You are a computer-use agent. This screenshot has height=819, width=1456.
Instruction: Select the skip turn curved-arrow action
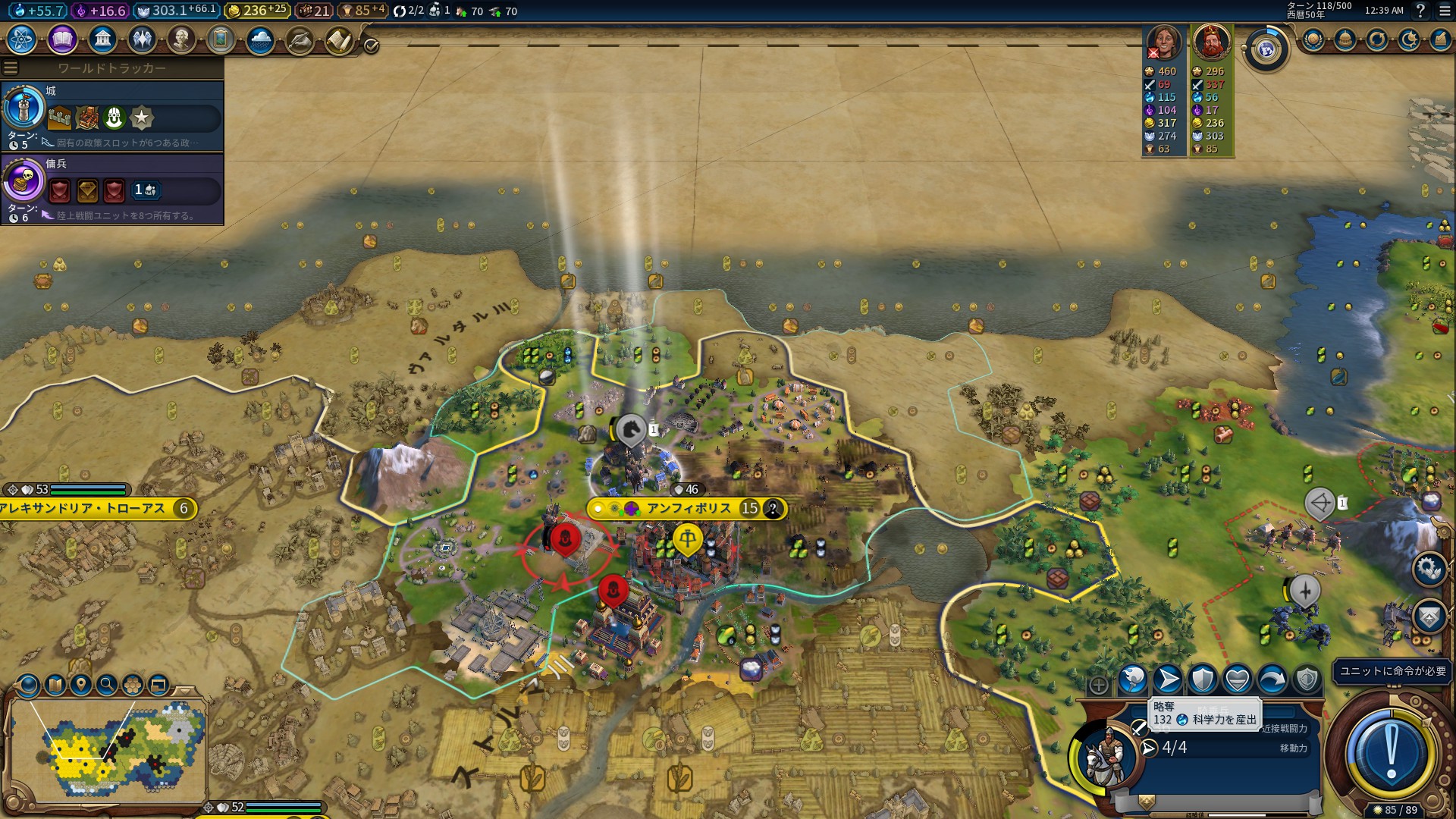point(1272,679)
